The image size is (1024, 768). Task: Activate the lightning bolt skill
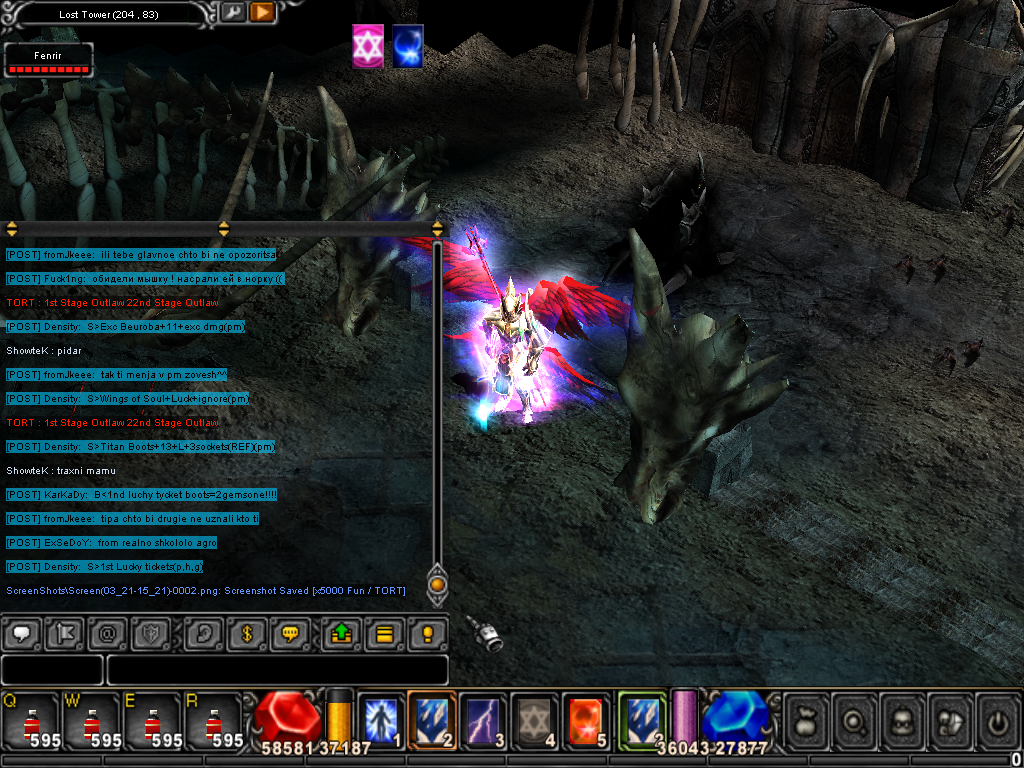pyautogui.click(x=483, y=719)
